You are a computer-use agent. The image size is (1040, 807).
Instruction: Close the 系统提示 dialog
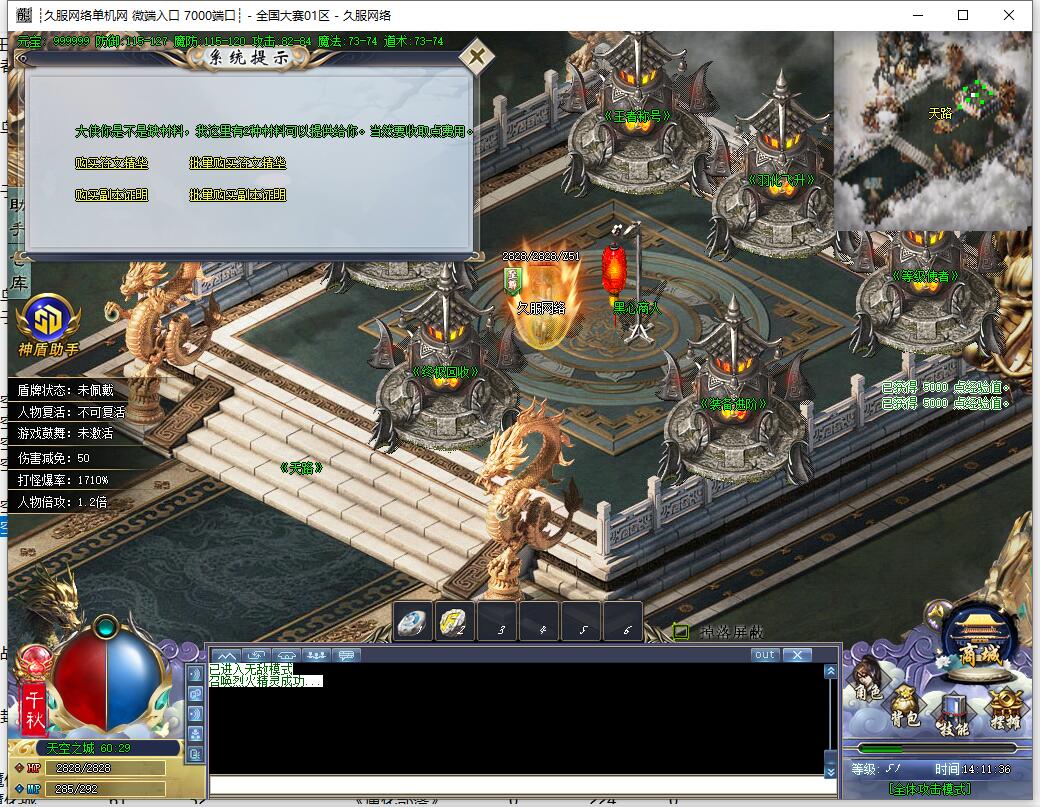[x=479, y=56]
